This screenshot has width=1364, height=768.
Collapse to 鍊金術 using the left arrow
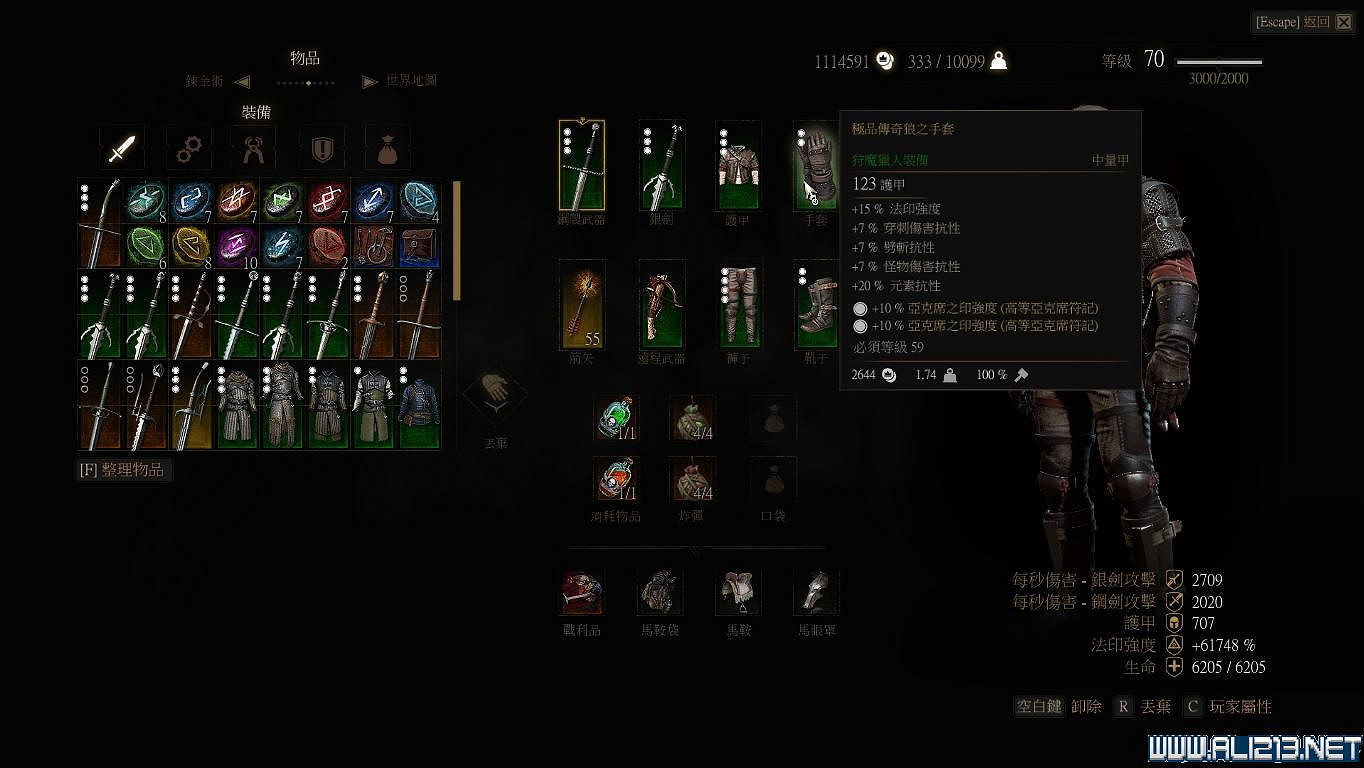click(240, 82)
